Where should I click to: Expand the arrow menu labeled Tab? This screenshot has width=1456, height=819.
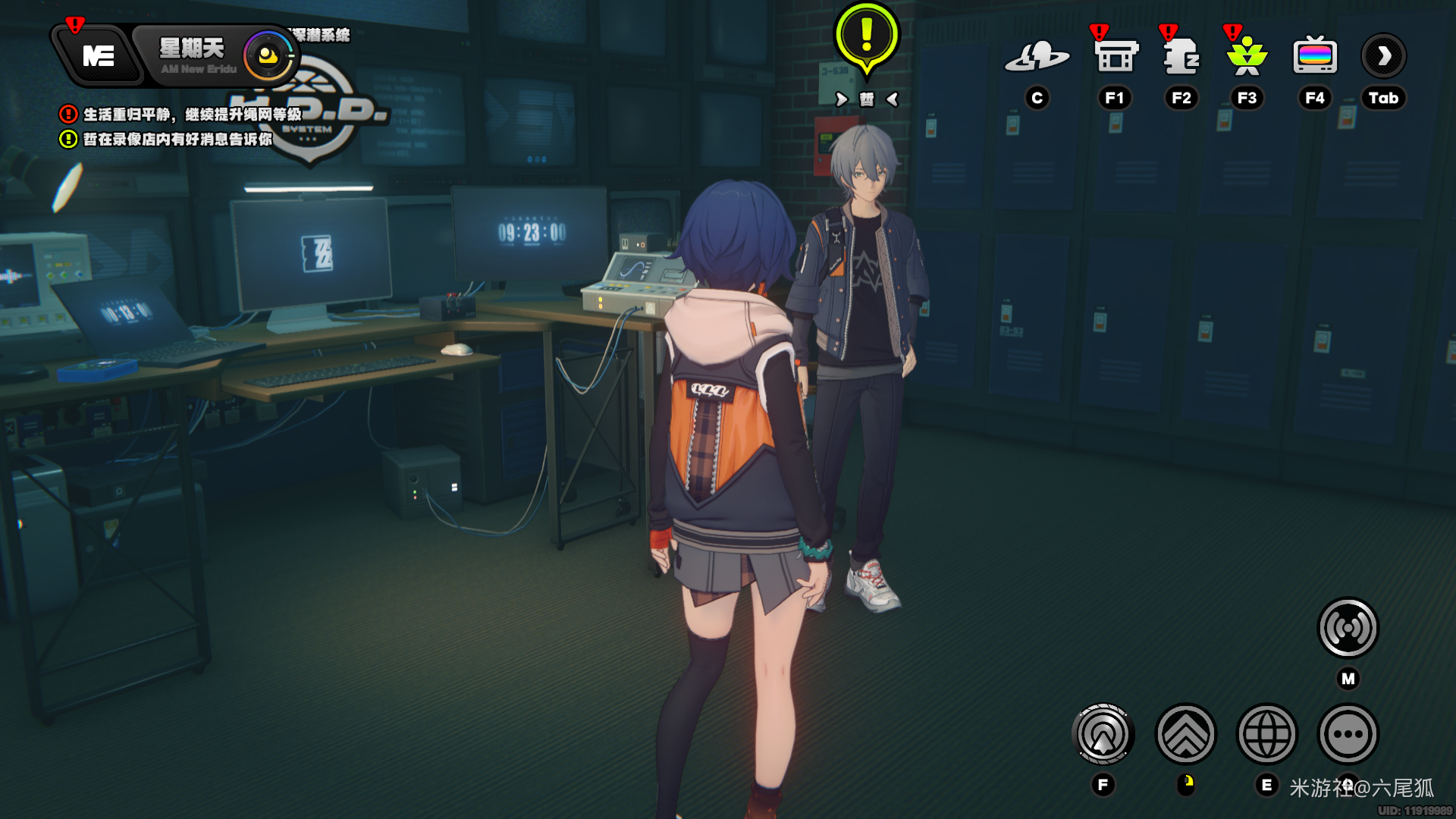(1383, 57)
